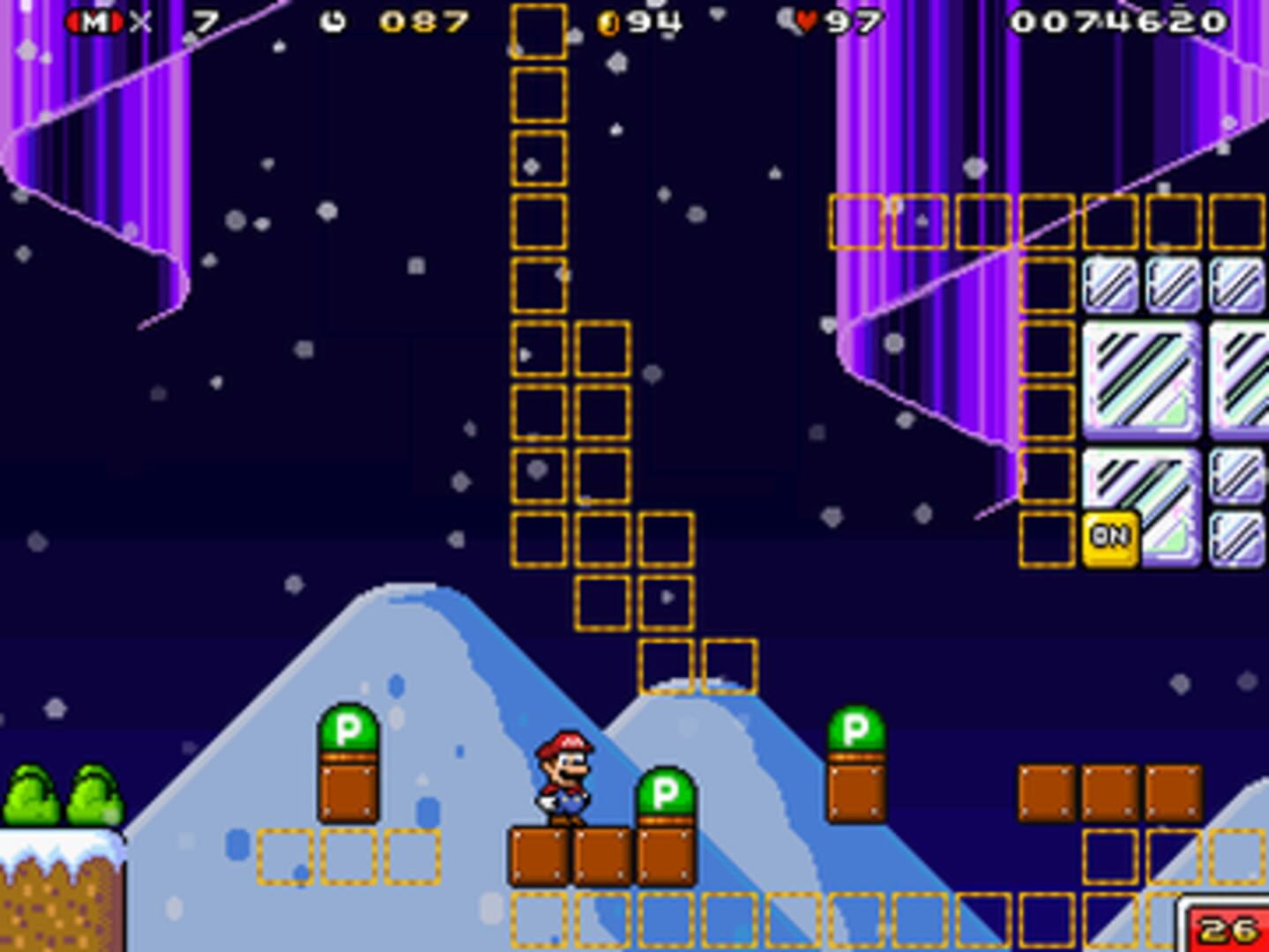
Task: Click the coin total reading 087
Action: 422,22
